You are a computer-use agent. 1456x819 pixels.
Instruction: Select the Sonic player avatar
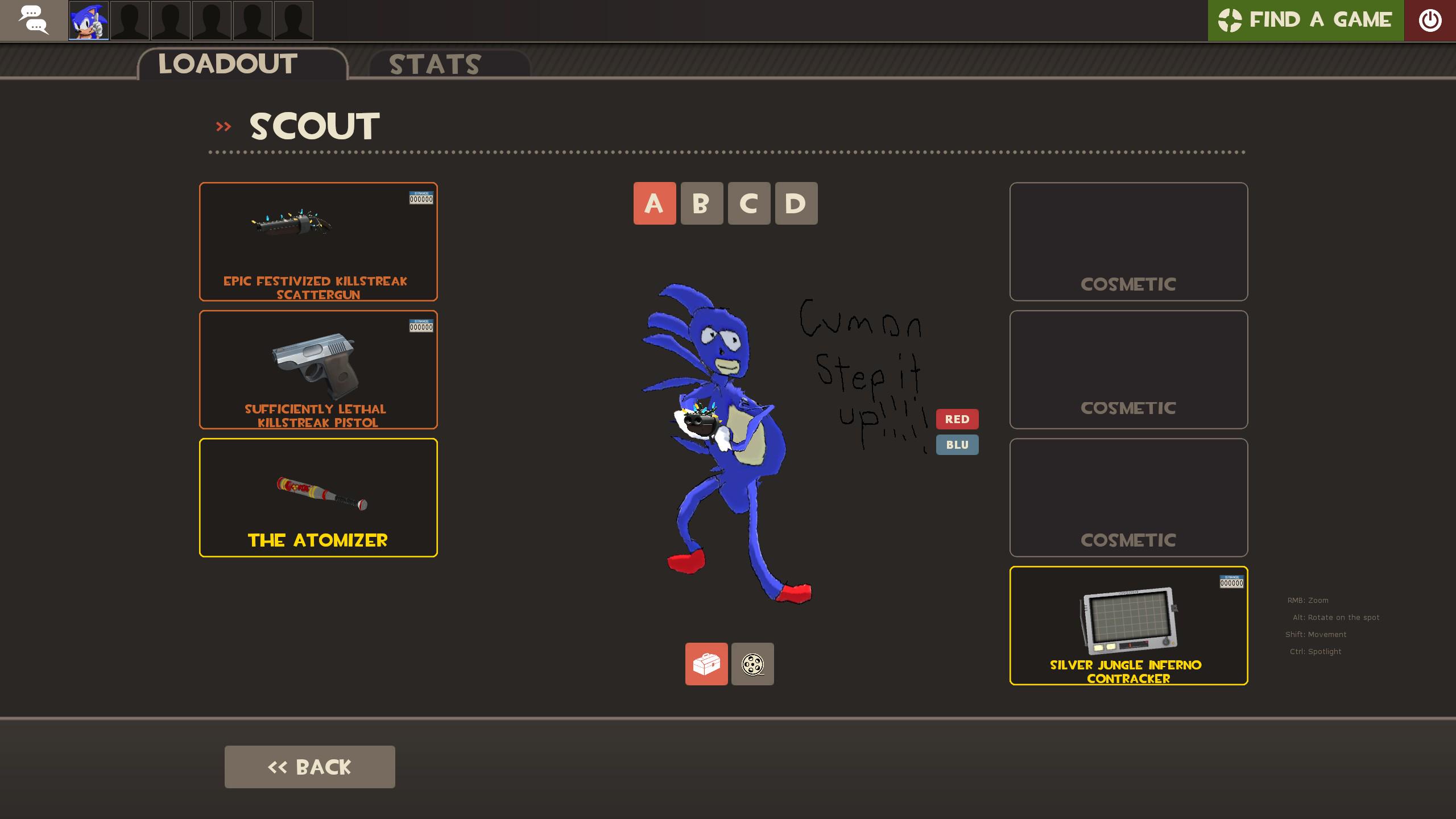(88, 20)
